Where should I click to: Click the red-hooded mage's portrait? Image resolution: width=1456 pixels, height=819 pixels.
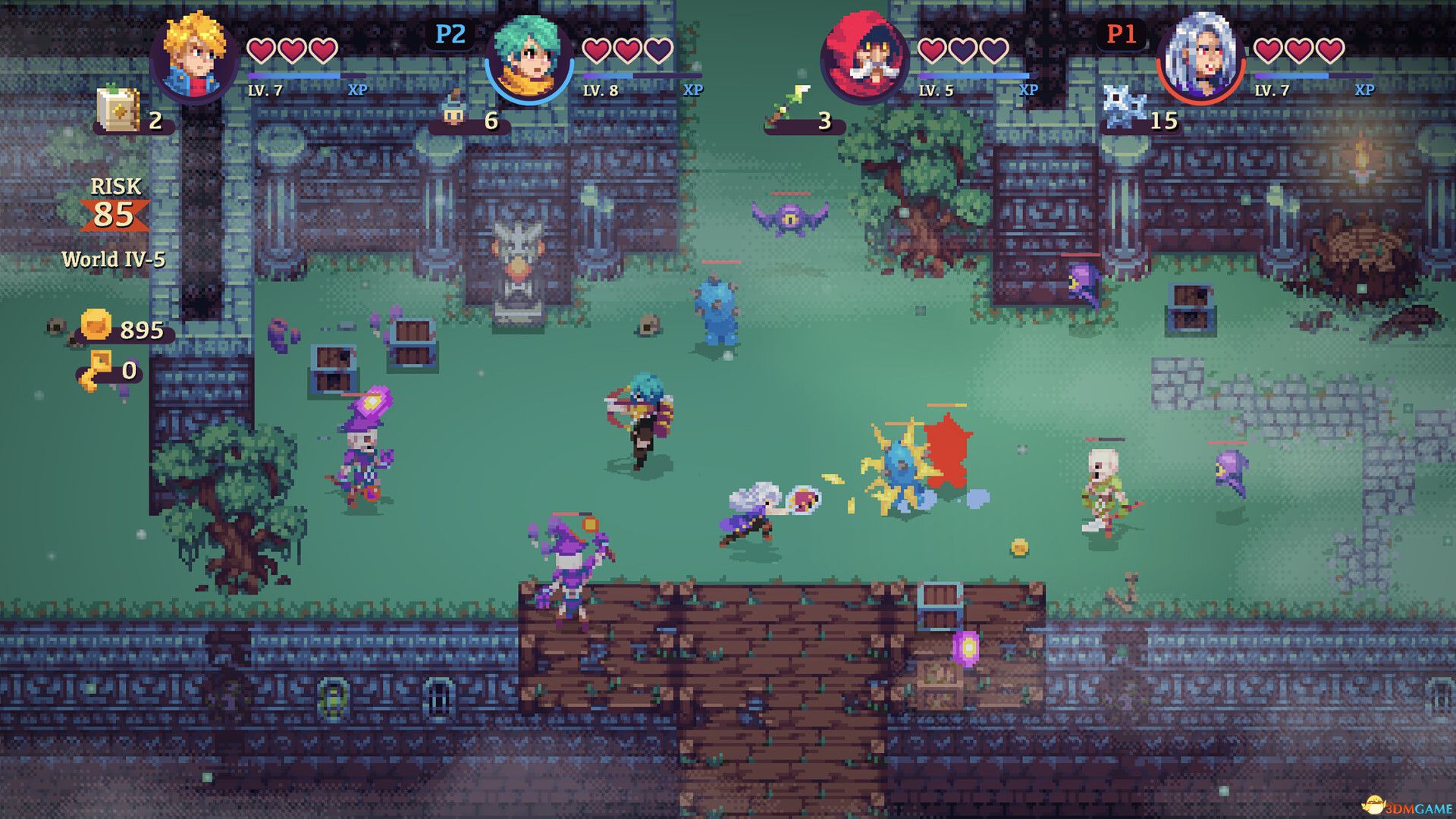click(x=862, y=53)
